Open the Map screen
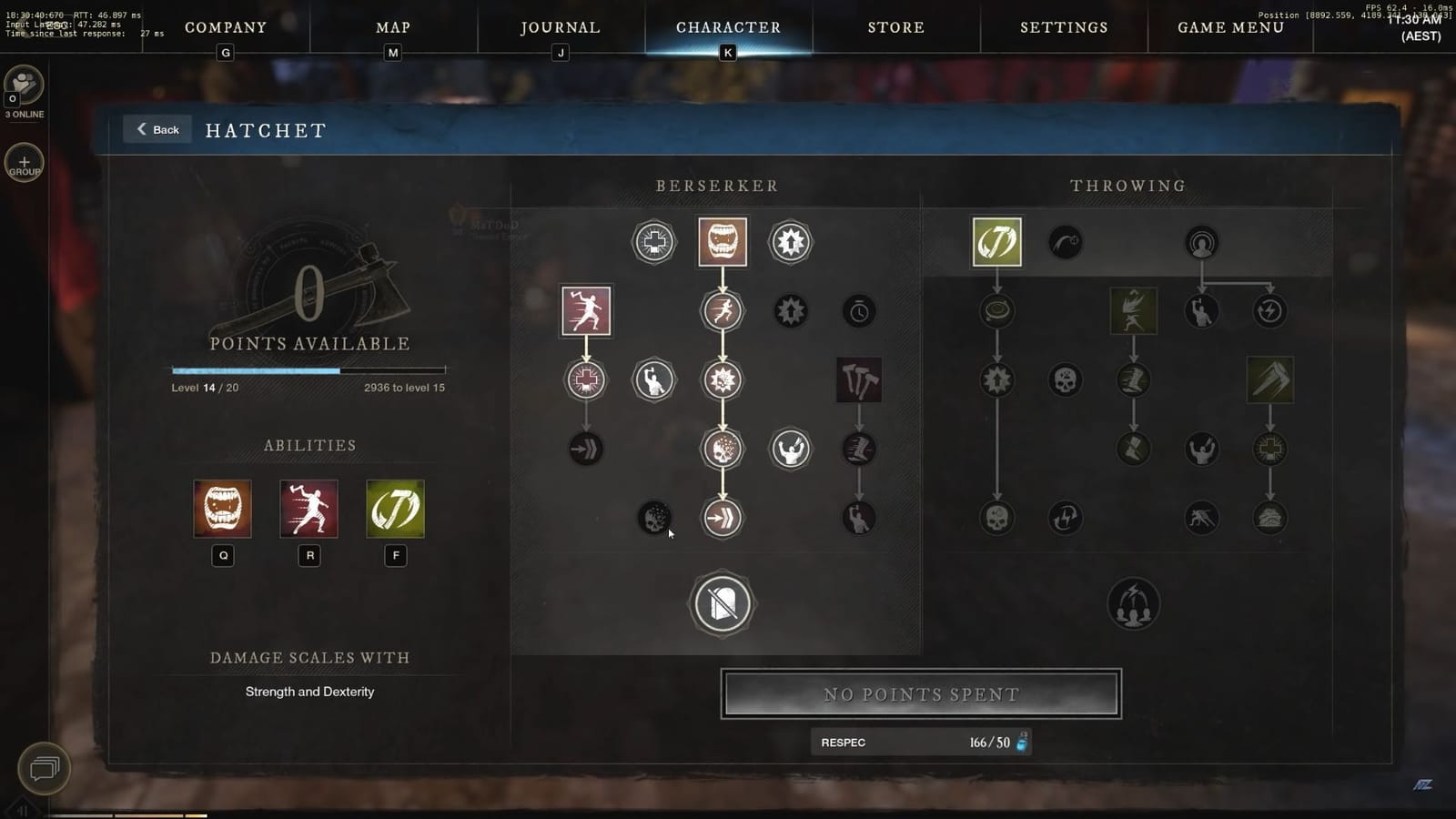Viewport: 1456px width, 819px height. pyautogui.click(x=391, y=27)
